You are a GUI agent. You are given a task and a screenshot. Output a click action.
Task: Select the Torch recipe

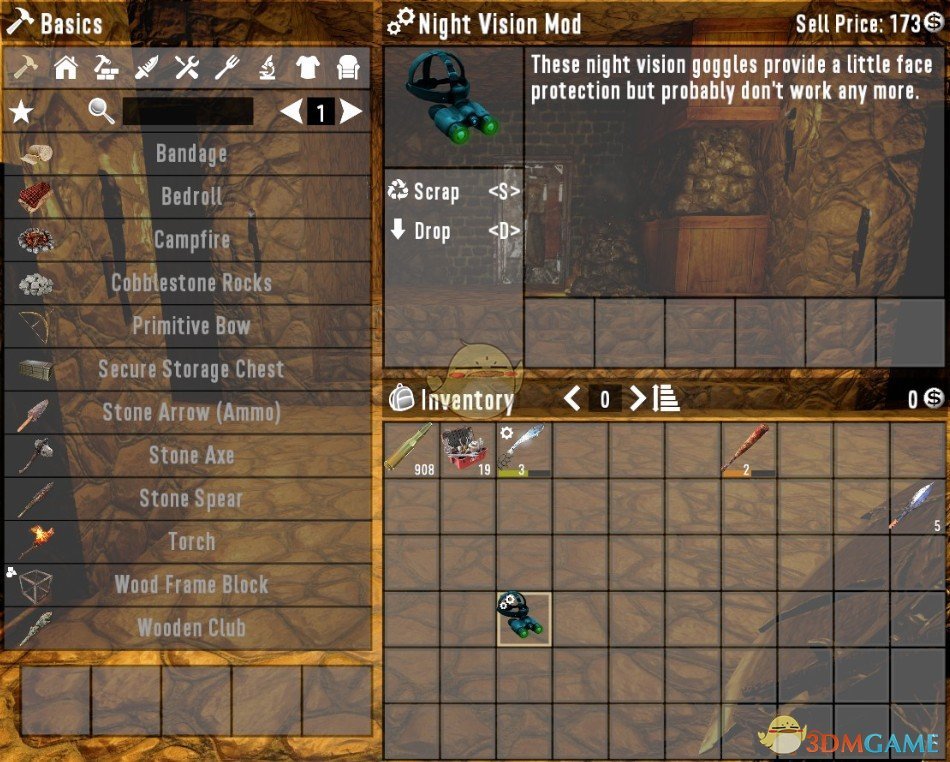point(190,541)
